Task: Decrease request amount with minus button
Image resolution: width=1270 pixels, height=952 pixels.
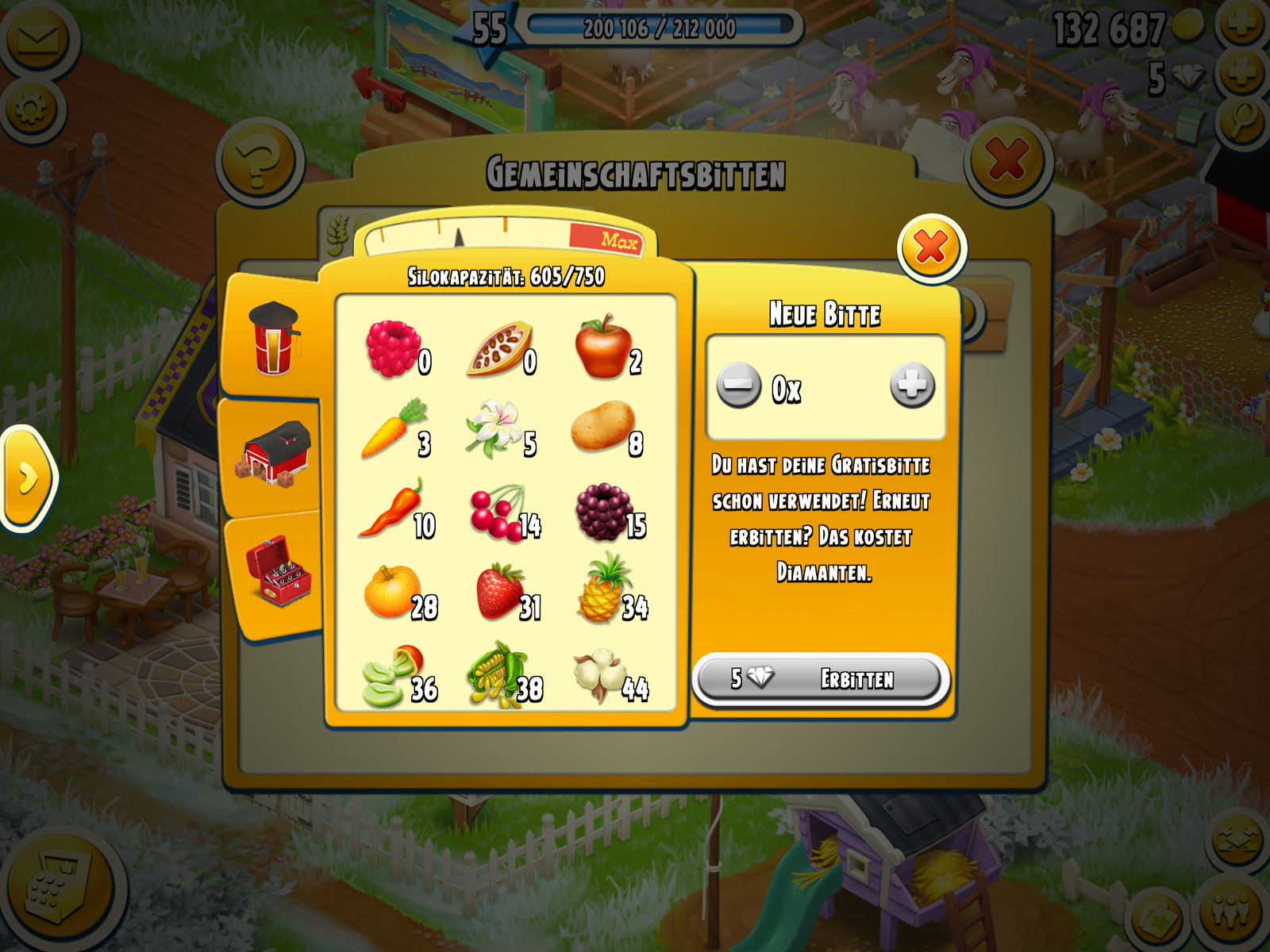Action: [x=738, y=386]
